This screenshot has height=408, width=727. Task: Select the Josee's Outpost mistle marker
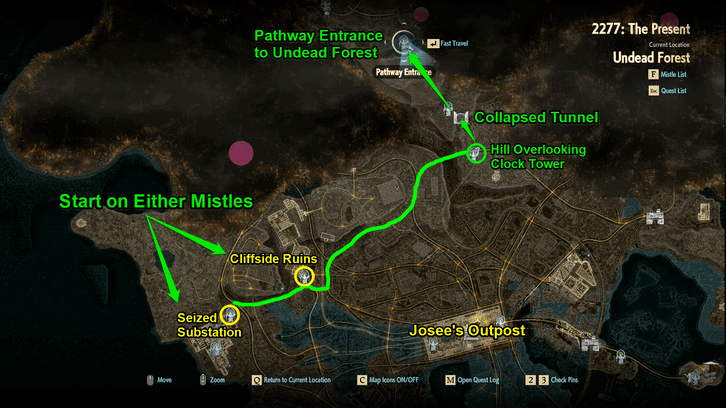433,345
